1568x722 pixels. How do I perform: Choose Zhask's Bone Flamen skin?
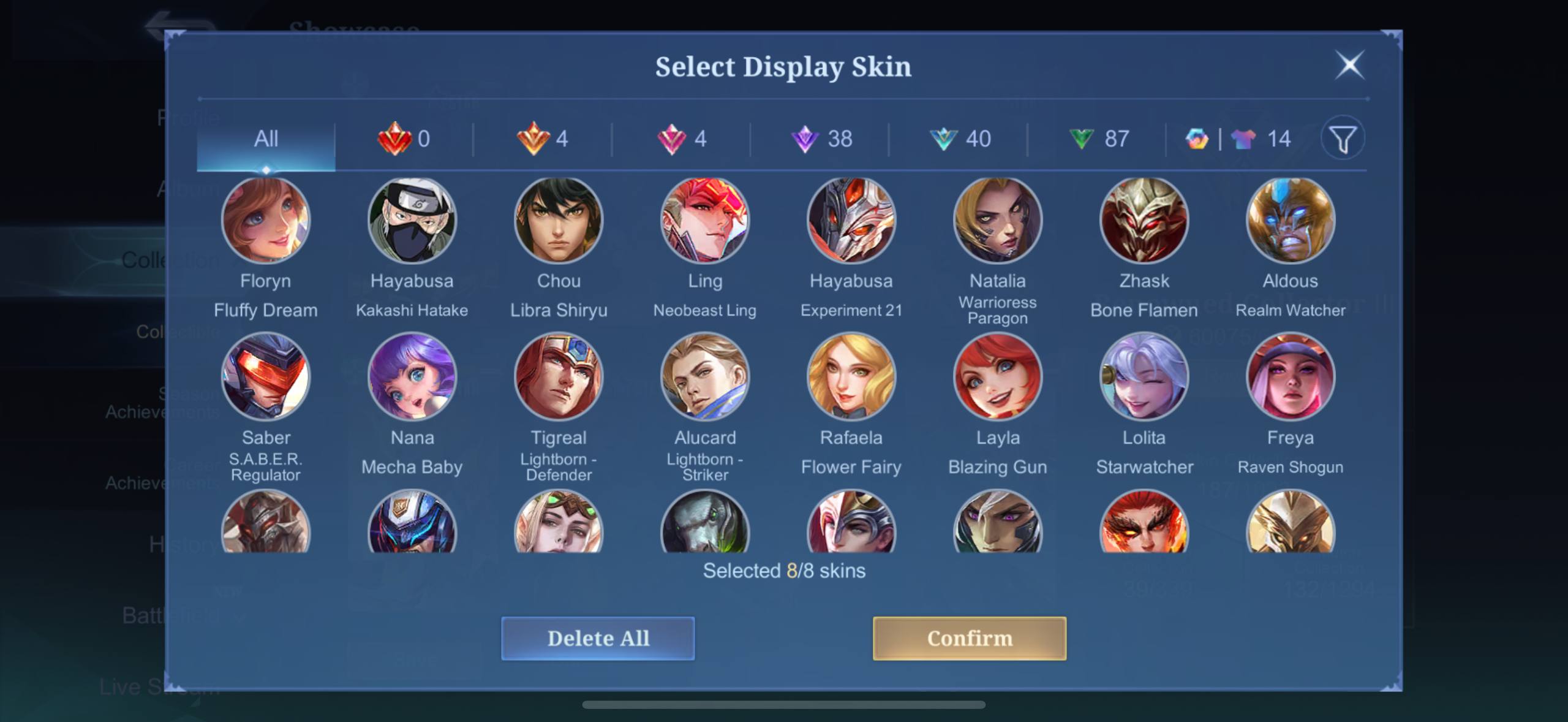1144,220
